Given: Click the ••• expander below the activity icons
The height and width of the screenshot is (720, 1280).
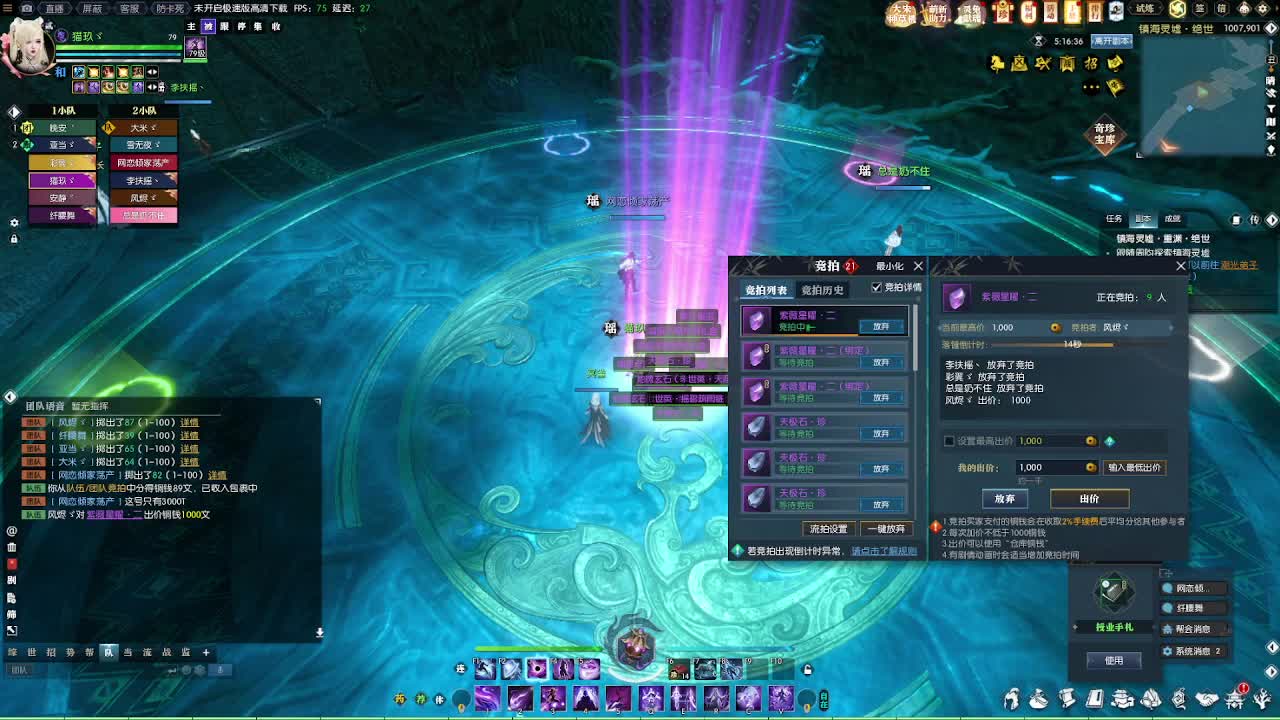Looking at the screenshot, I should [x=1091, y=86].
